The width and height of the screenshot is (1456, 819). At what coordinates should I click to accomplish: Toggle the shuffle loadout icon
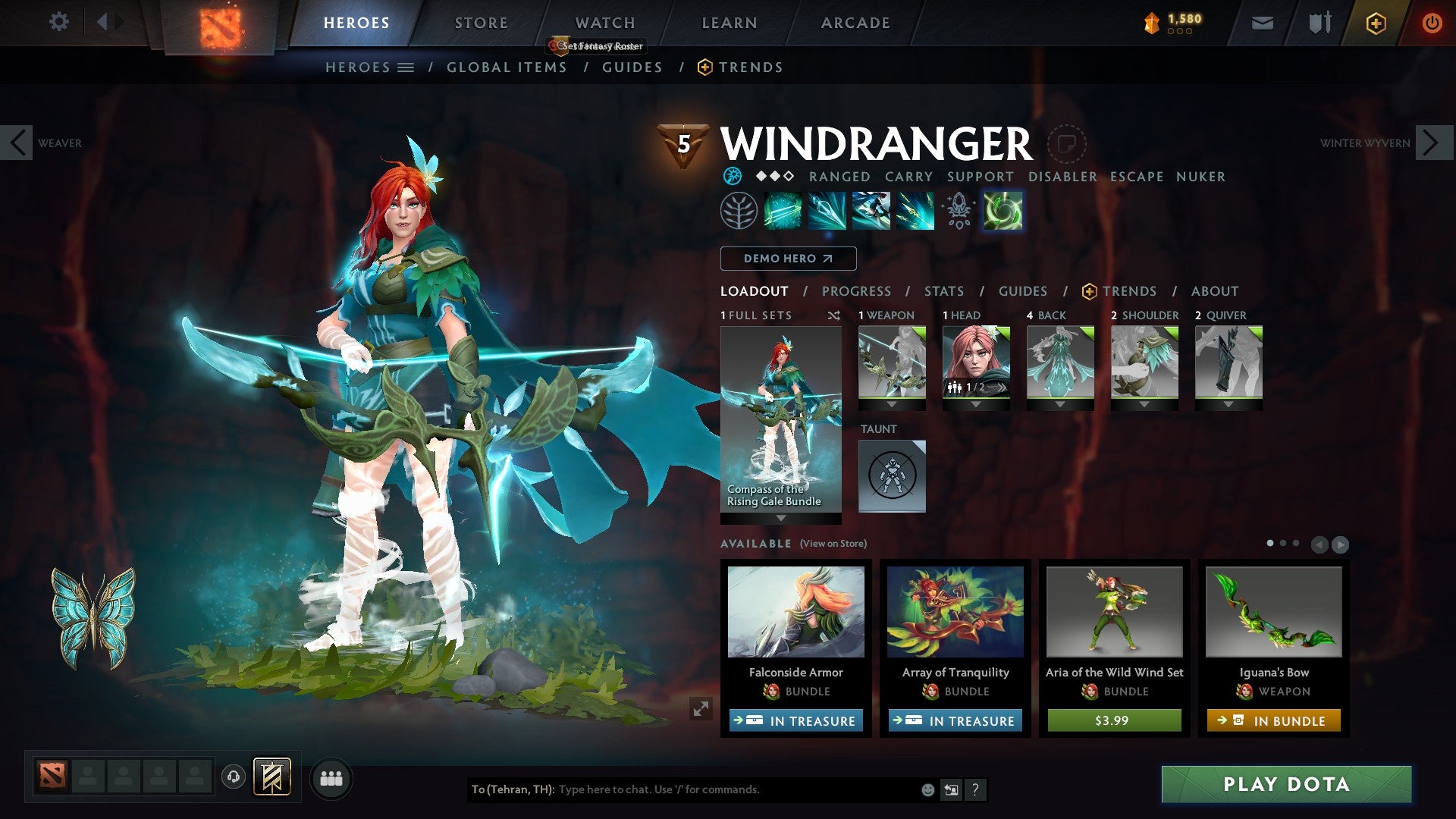tap(835, 315)
